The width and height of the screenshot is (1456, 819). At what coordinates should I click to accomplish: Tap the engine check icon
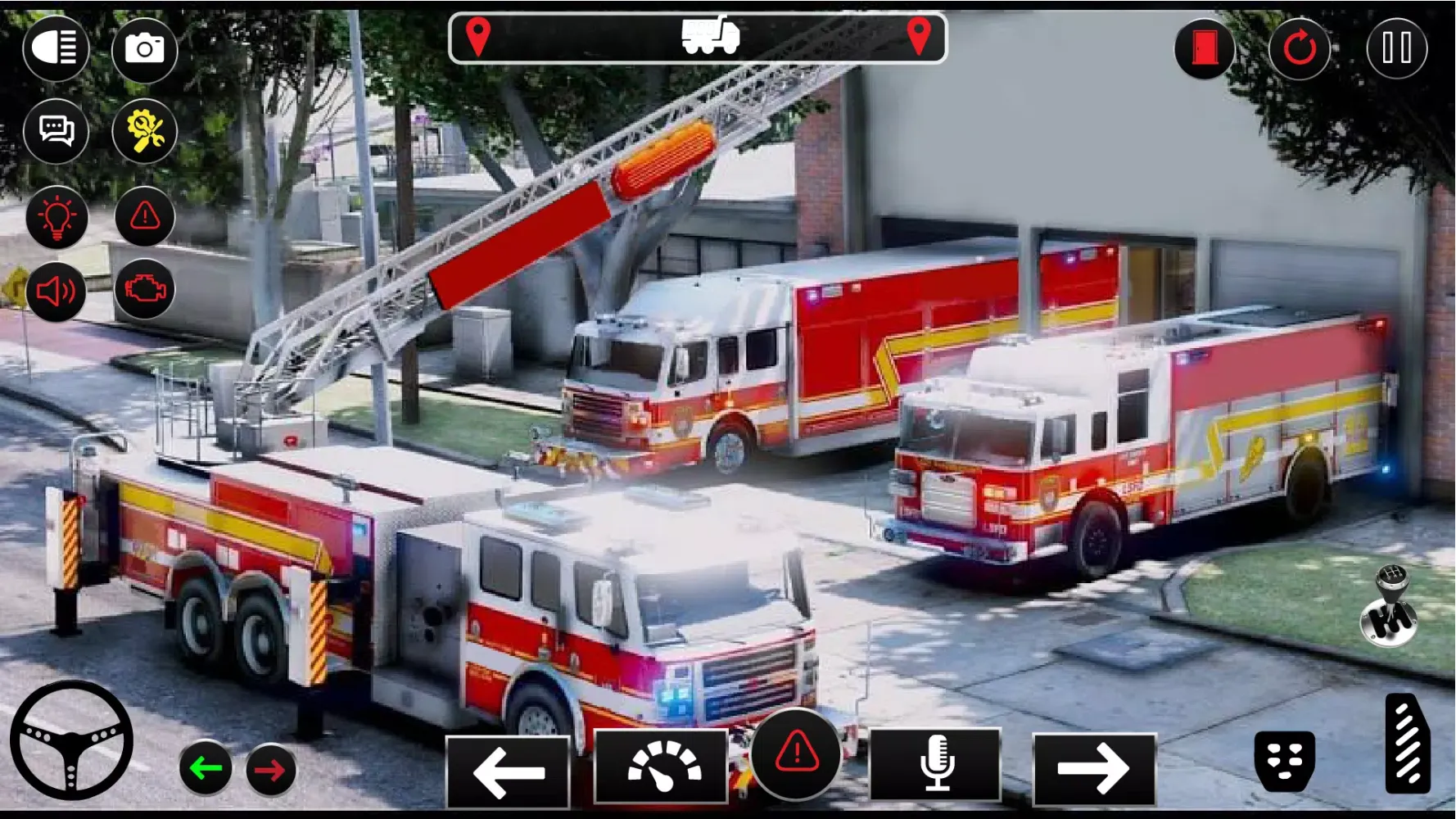pos(145,291)
